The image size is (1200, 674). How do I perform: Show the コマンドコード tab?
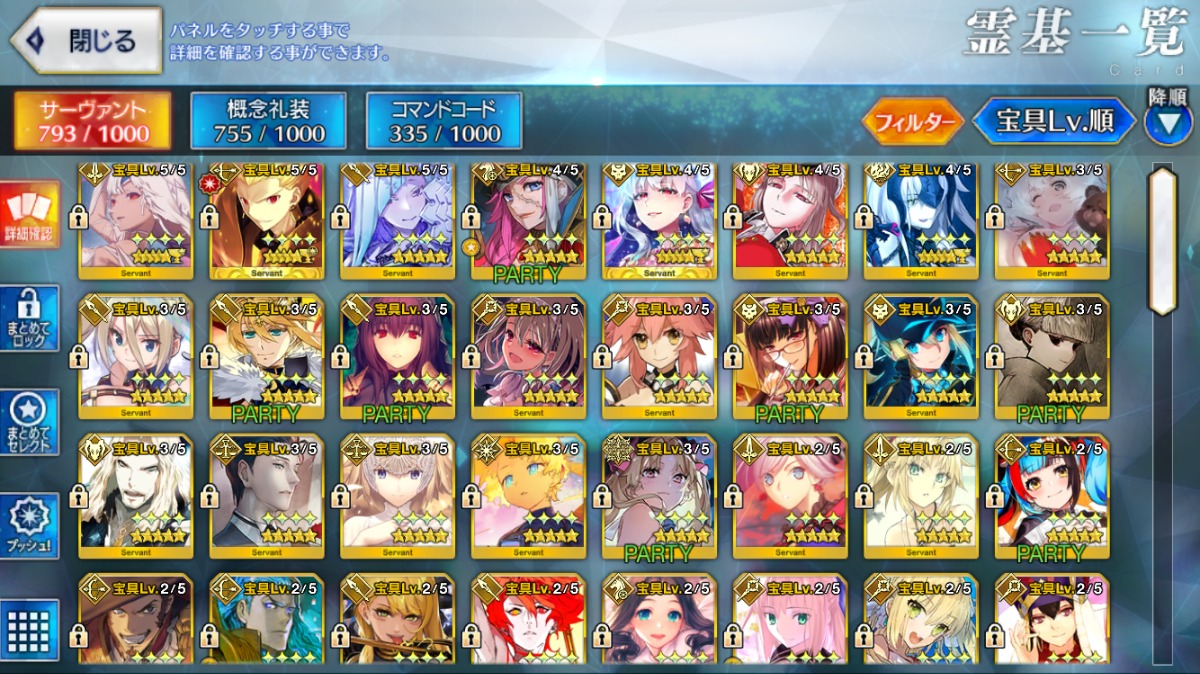[444, 121]
